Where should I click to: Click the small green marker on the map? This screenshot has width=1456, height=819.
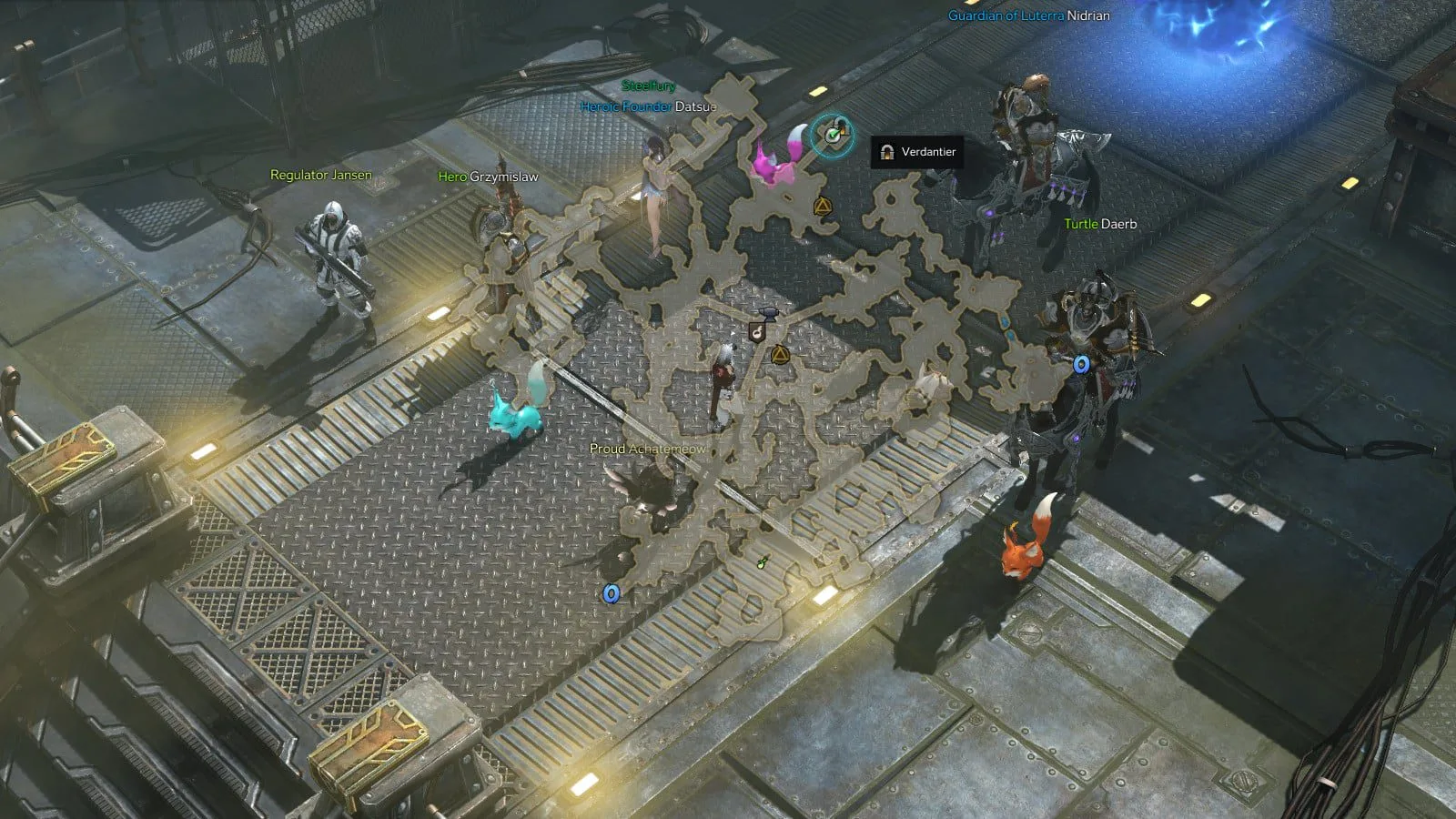pos(763,563)
